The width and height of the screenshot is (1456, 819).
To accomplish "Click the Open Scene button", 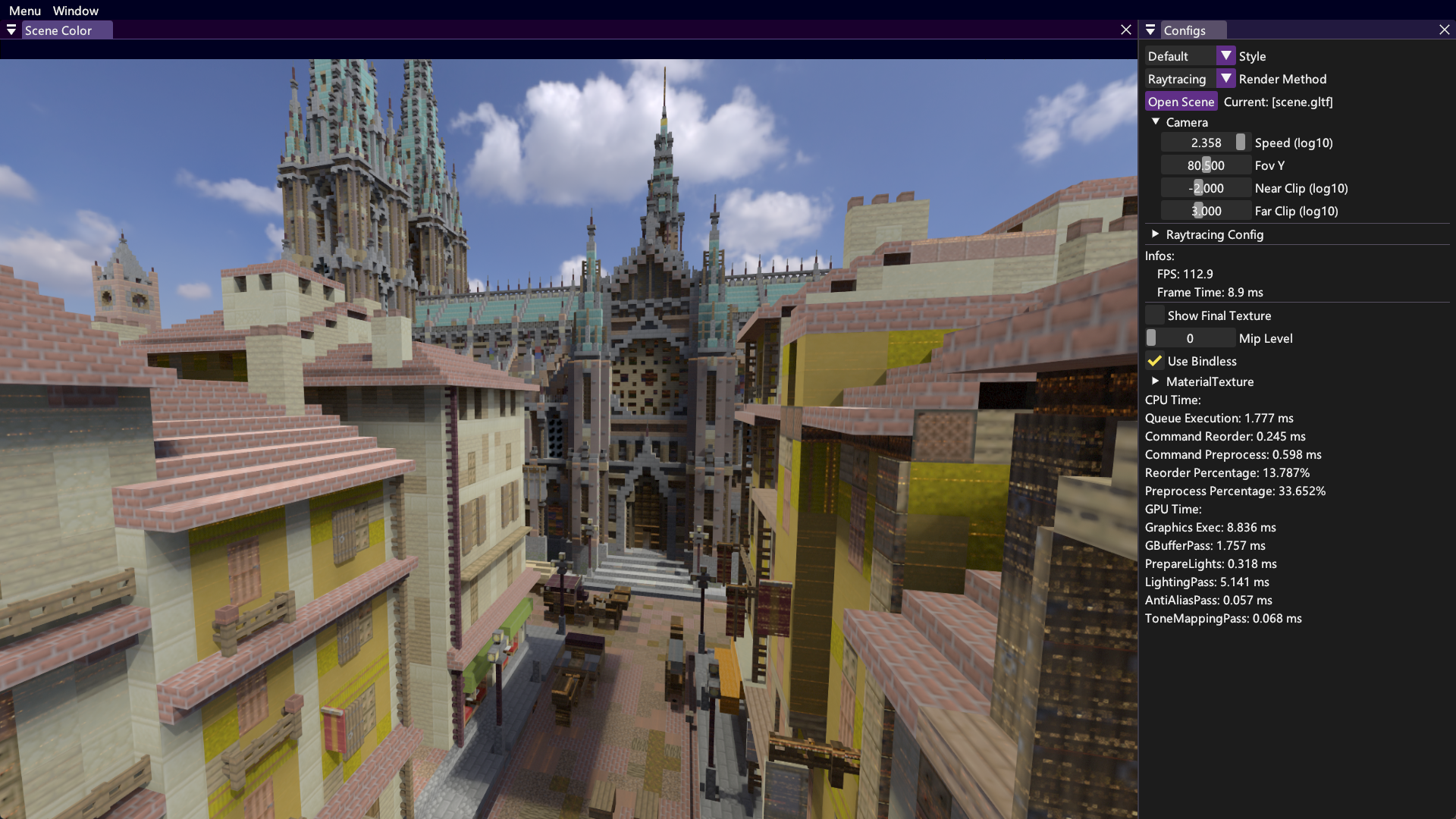I will click(x=1181, y=102).
